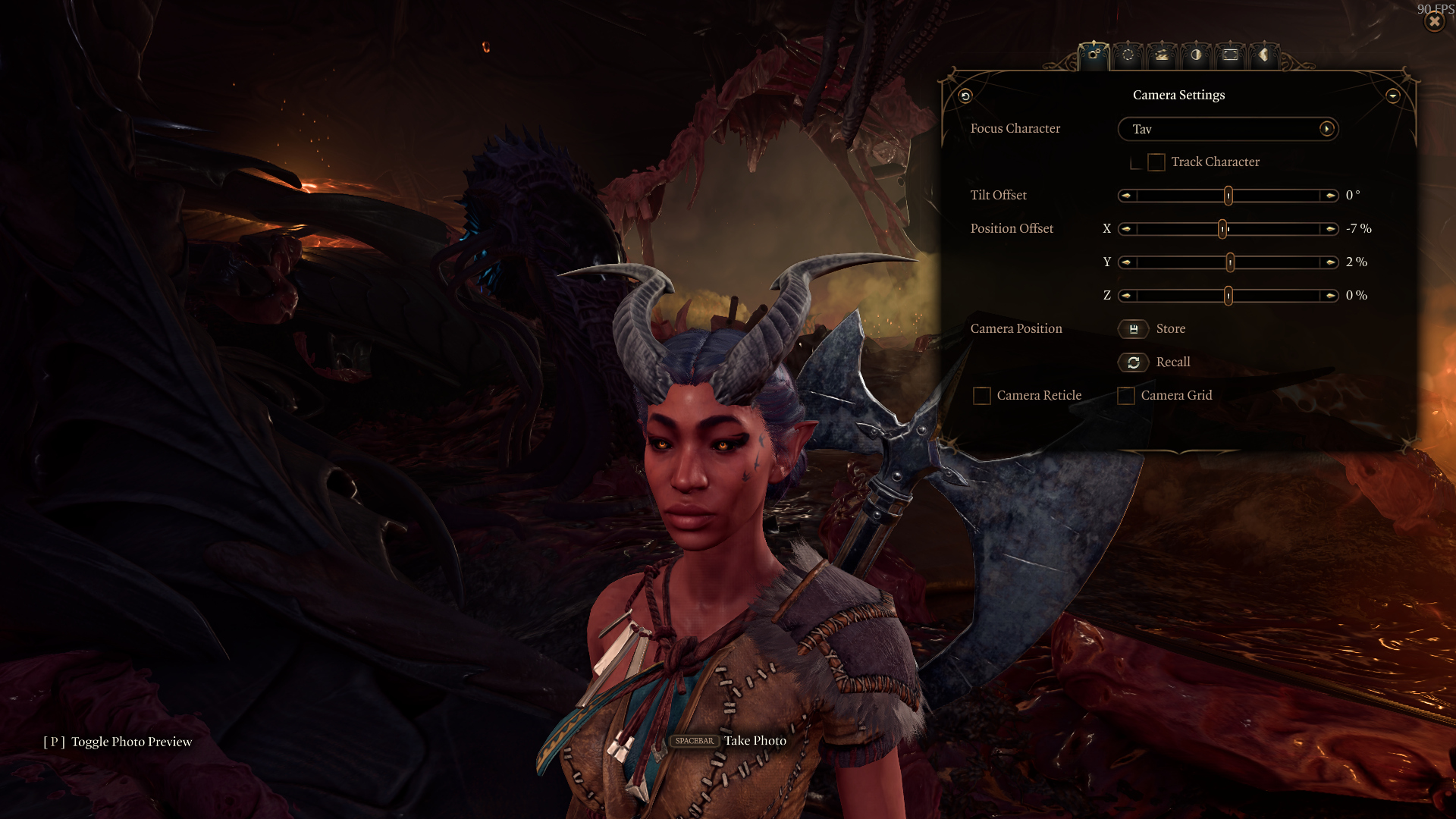
Task: Increase Position Offset Y with right arrow
Action: 1330,262
